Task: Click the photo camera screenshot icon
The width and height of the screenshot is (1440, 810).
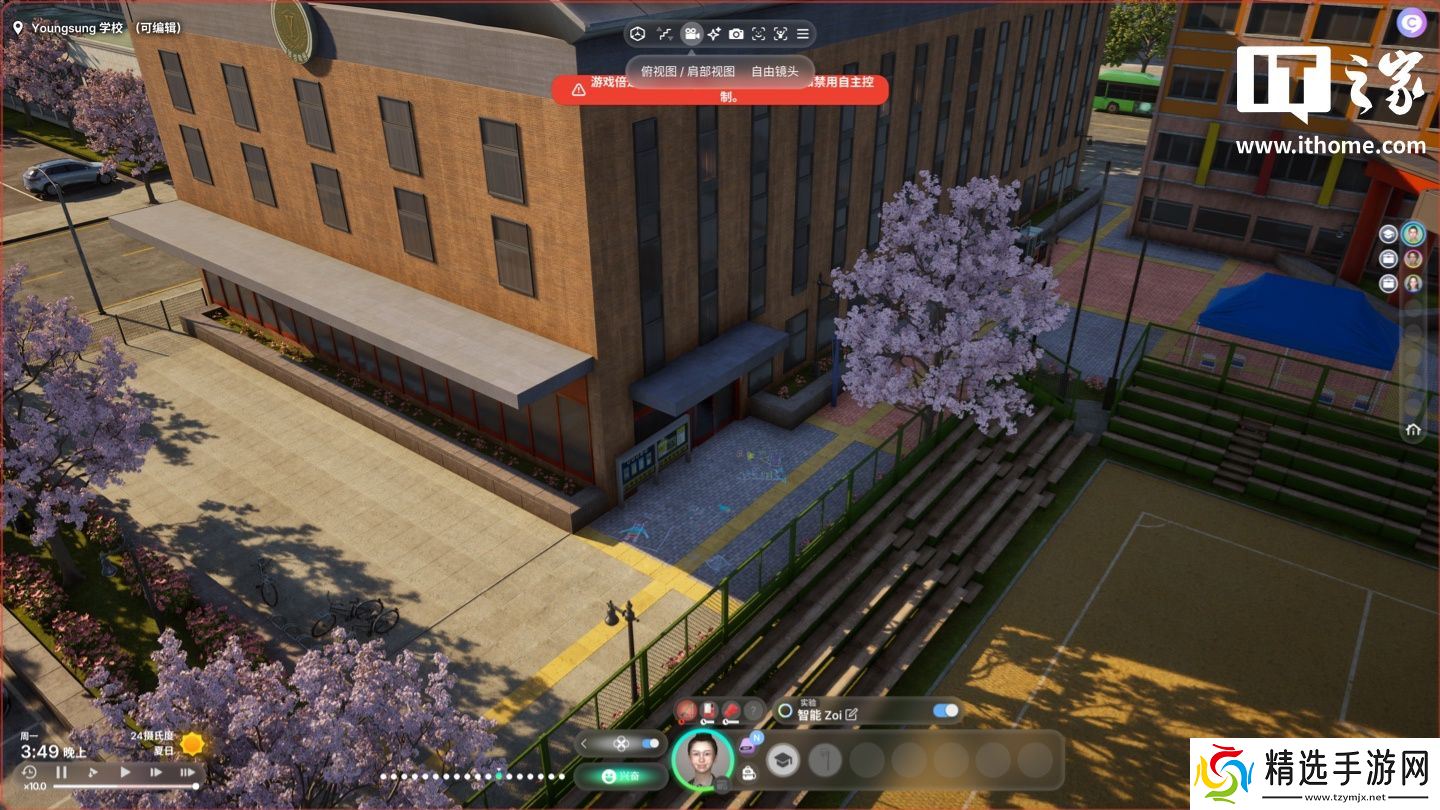Action: click(736, 34)
